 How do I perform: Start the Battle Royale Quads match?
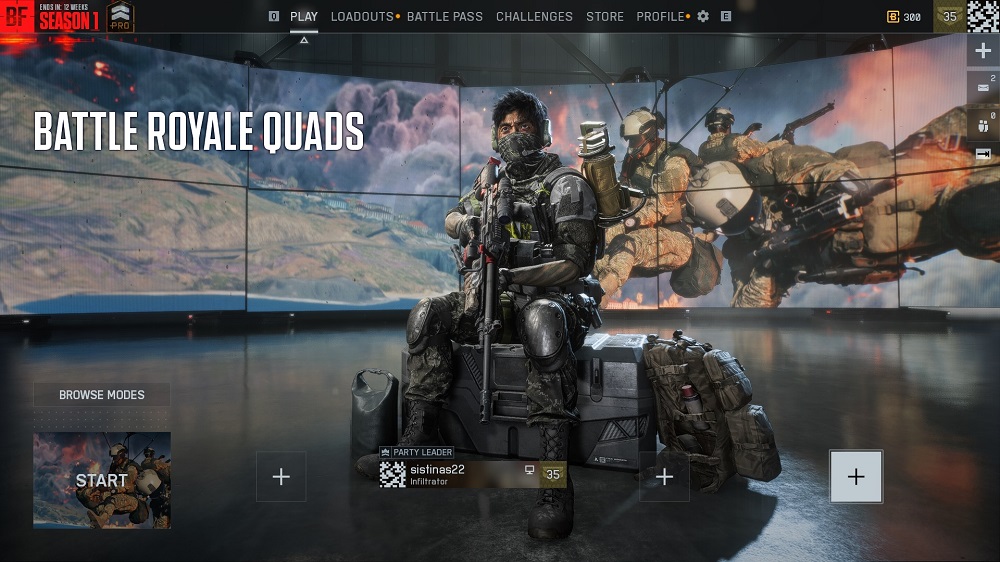(x=102, y=480)
